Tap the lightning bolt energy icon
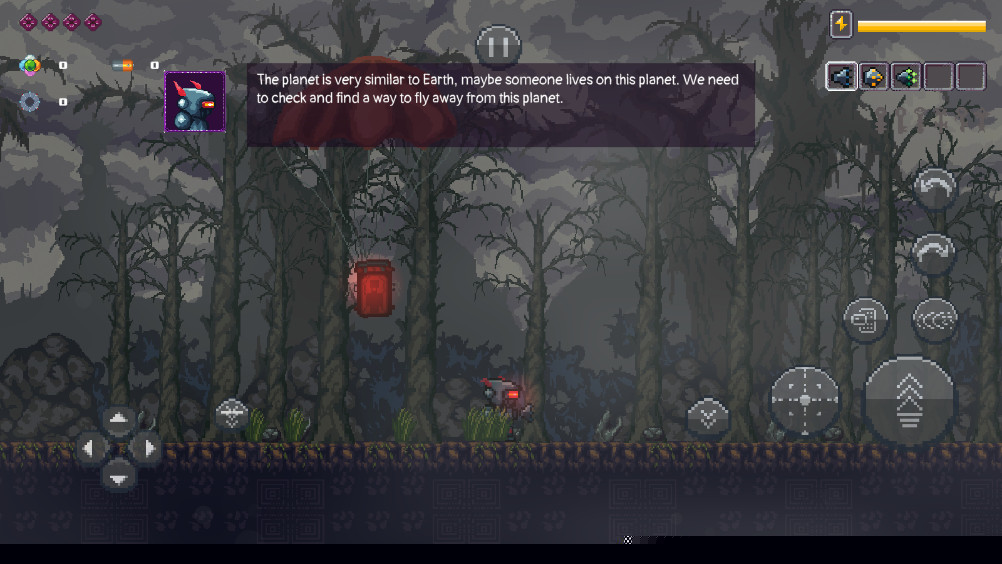Screen dimensions: 1002x564 841,24
